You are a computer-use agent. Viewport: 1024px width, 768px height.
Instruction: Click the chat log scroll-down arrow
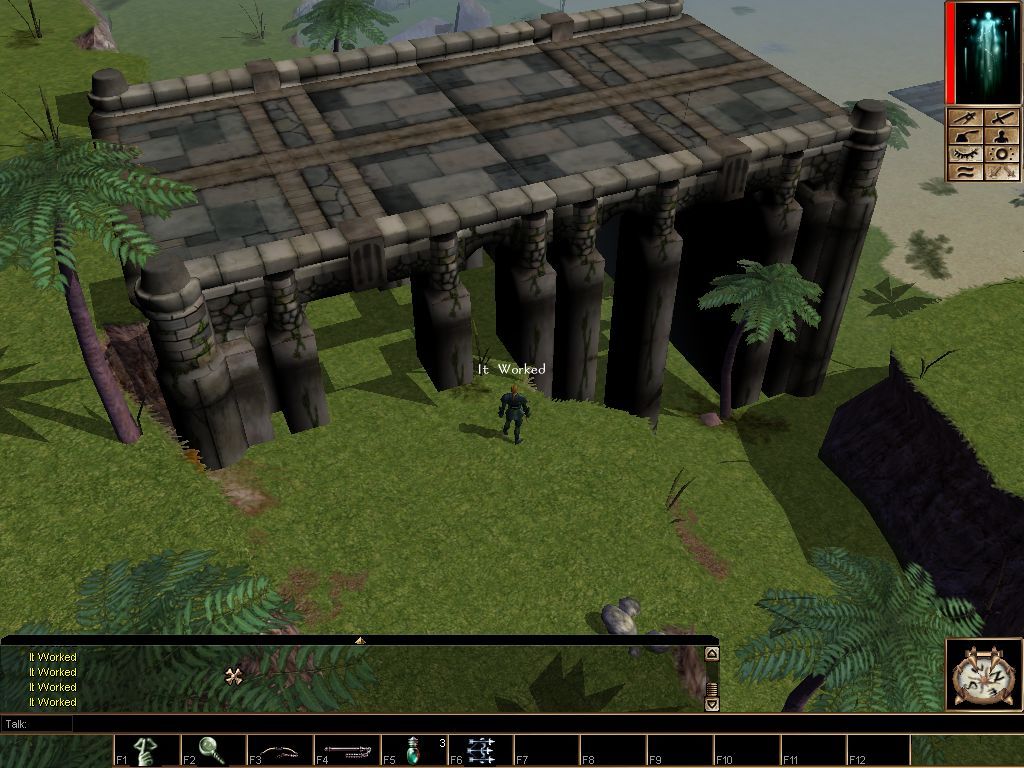click(x=712, y=704)
